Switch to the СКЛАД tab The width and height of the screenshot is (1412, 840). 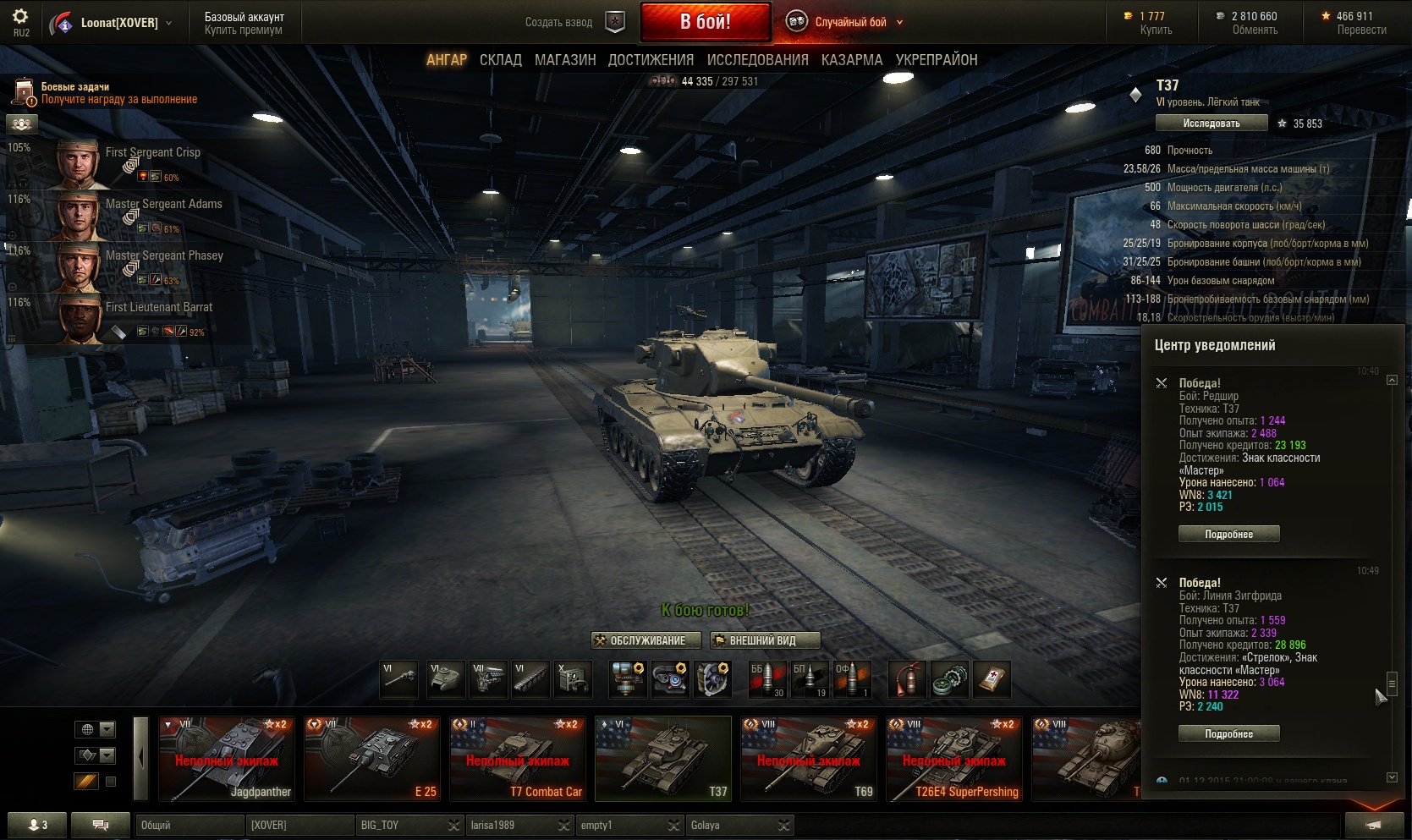[x=500, y=60]
